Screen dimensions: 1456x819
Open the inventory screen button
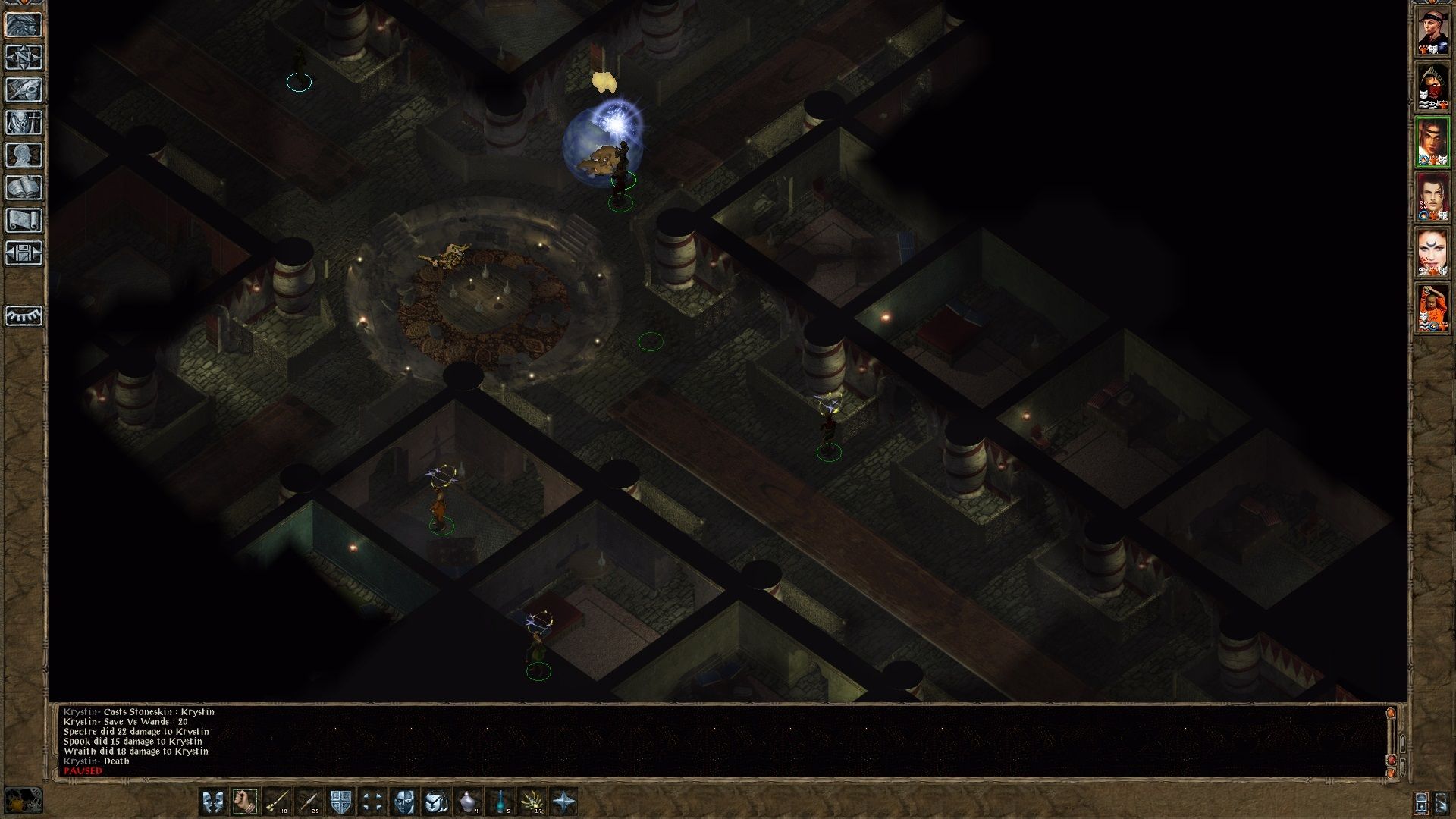(x=24, y=123)
